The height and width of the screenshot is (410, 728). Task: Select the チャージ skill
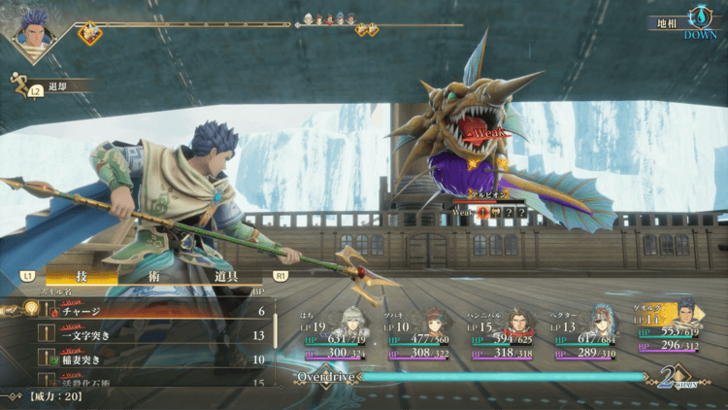(150, 311)
